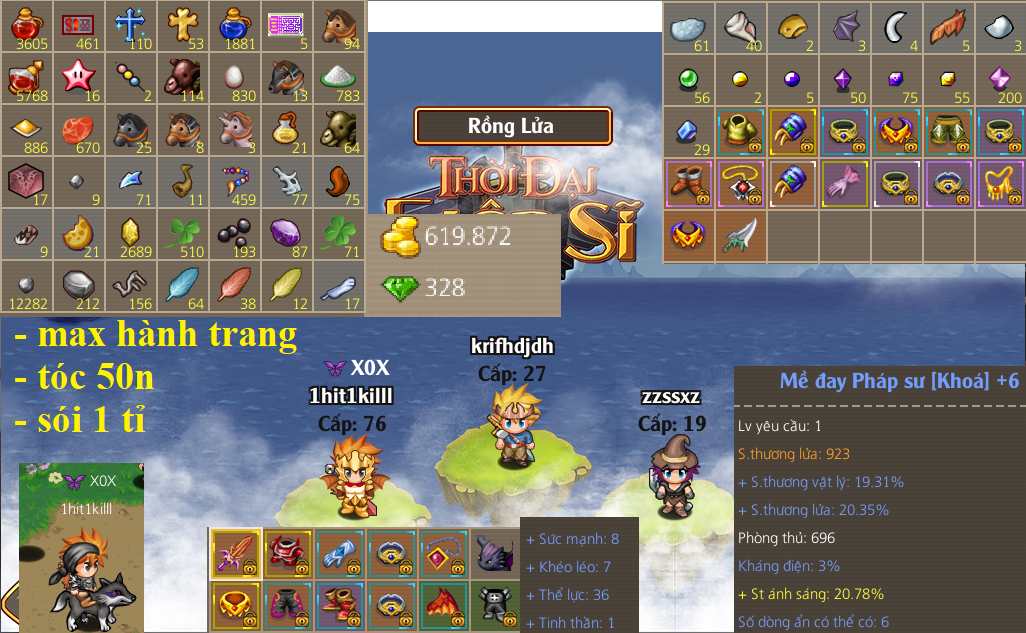This screenshot has height=633, width=1026.
Task: Pick the white egg stack of 830
Action: click(234, 78)
